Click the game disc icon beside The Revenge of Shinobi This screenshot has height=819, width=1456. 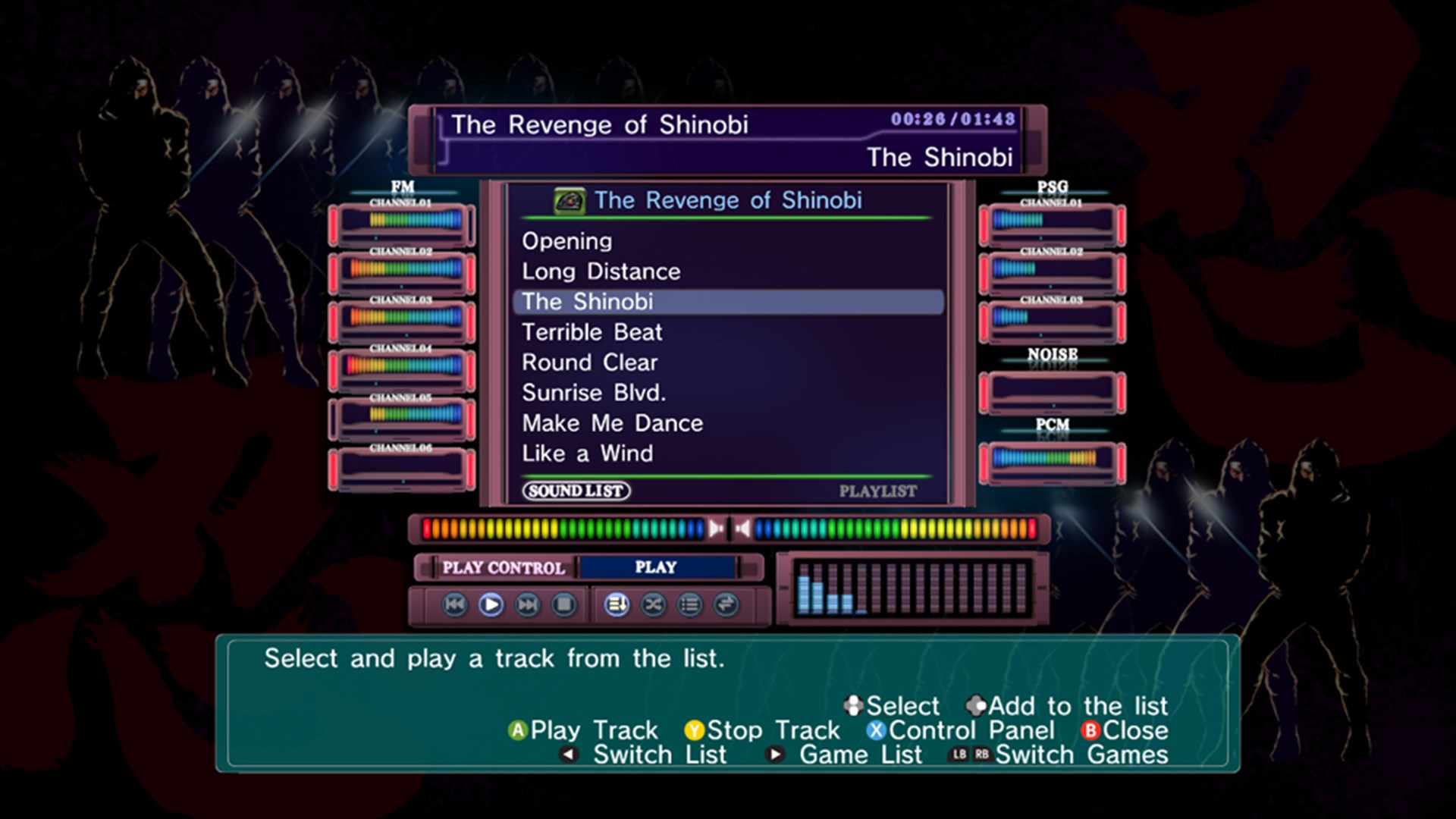click(x=570, y=200)
